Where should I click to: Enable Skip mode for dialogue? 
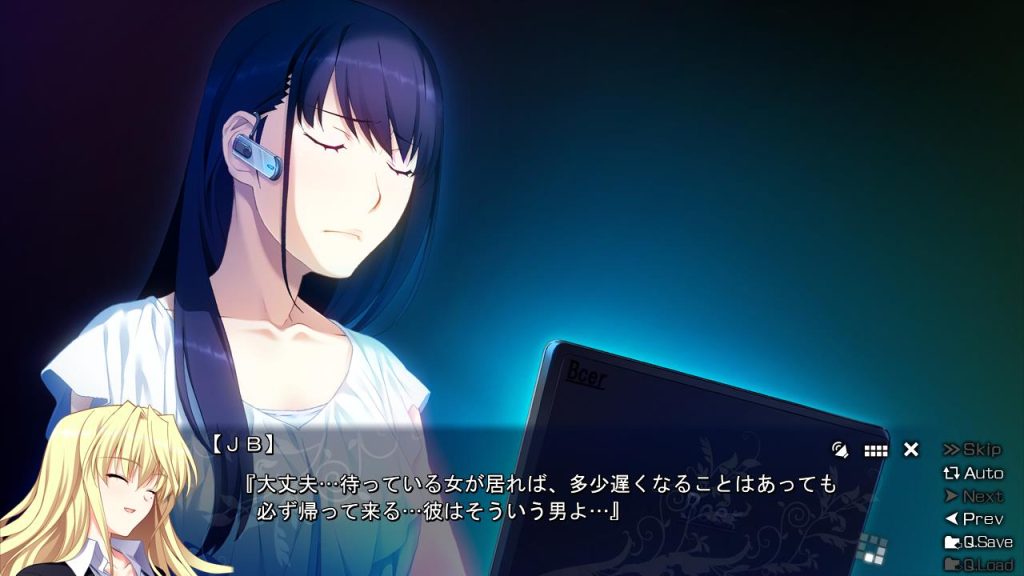point(972,450)
